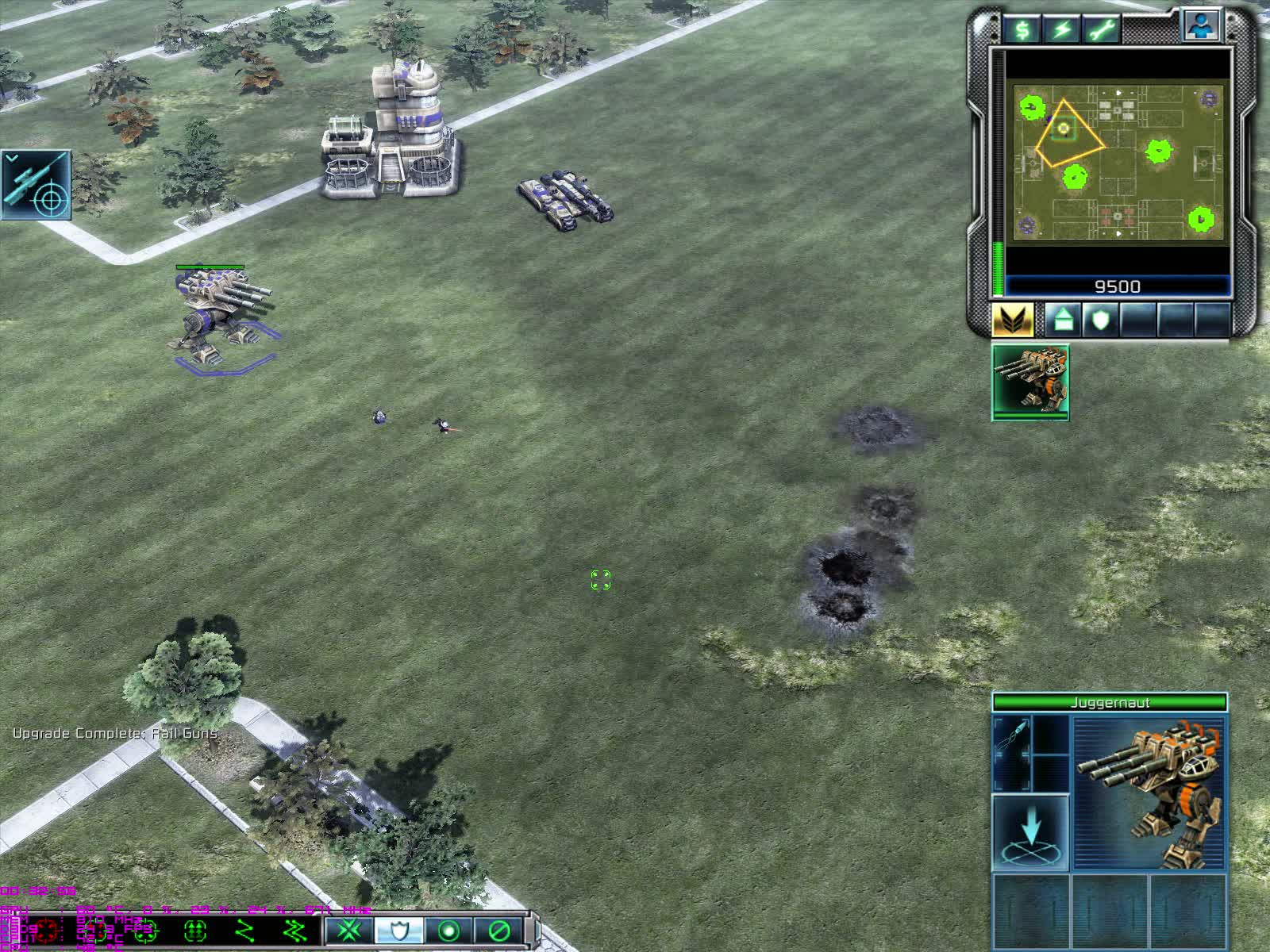Click the power status lightning icon
This screenshot has width=1270, height=952.
[1062, 30]
